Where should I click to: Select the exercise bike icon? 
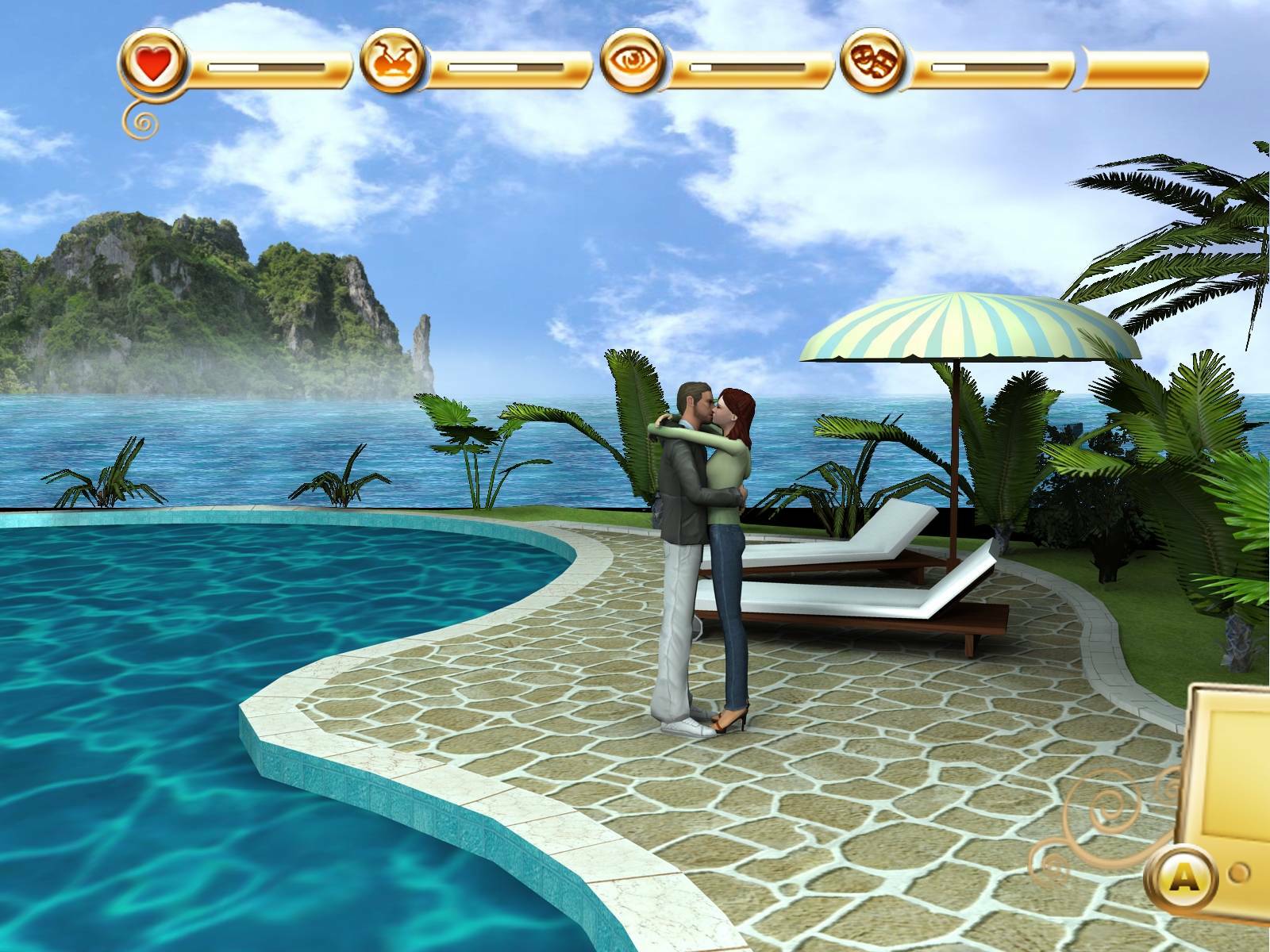point(392,63)
